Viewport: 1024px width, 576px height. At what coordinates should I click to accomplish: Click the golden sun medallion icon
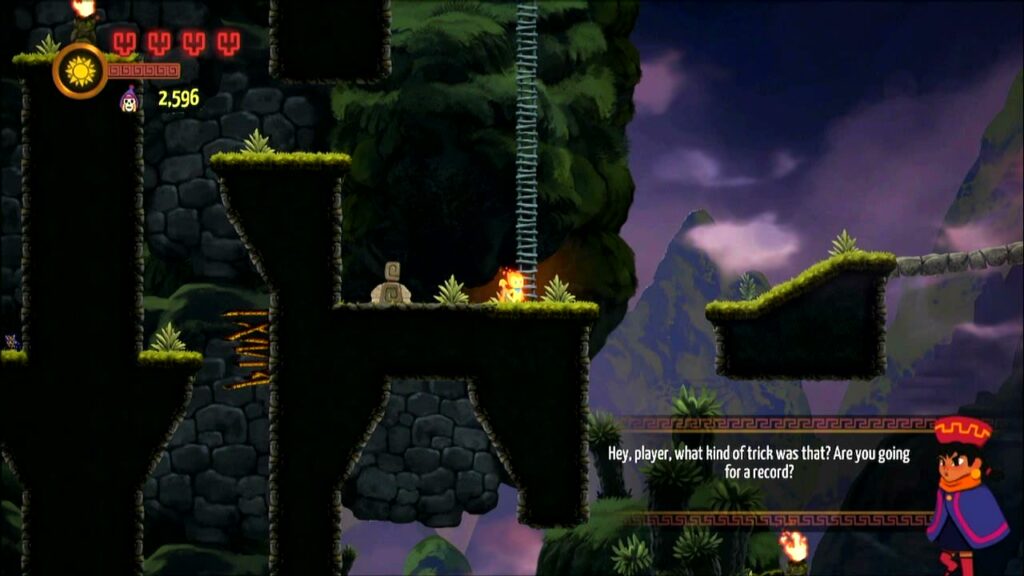[x=80, y=70]
